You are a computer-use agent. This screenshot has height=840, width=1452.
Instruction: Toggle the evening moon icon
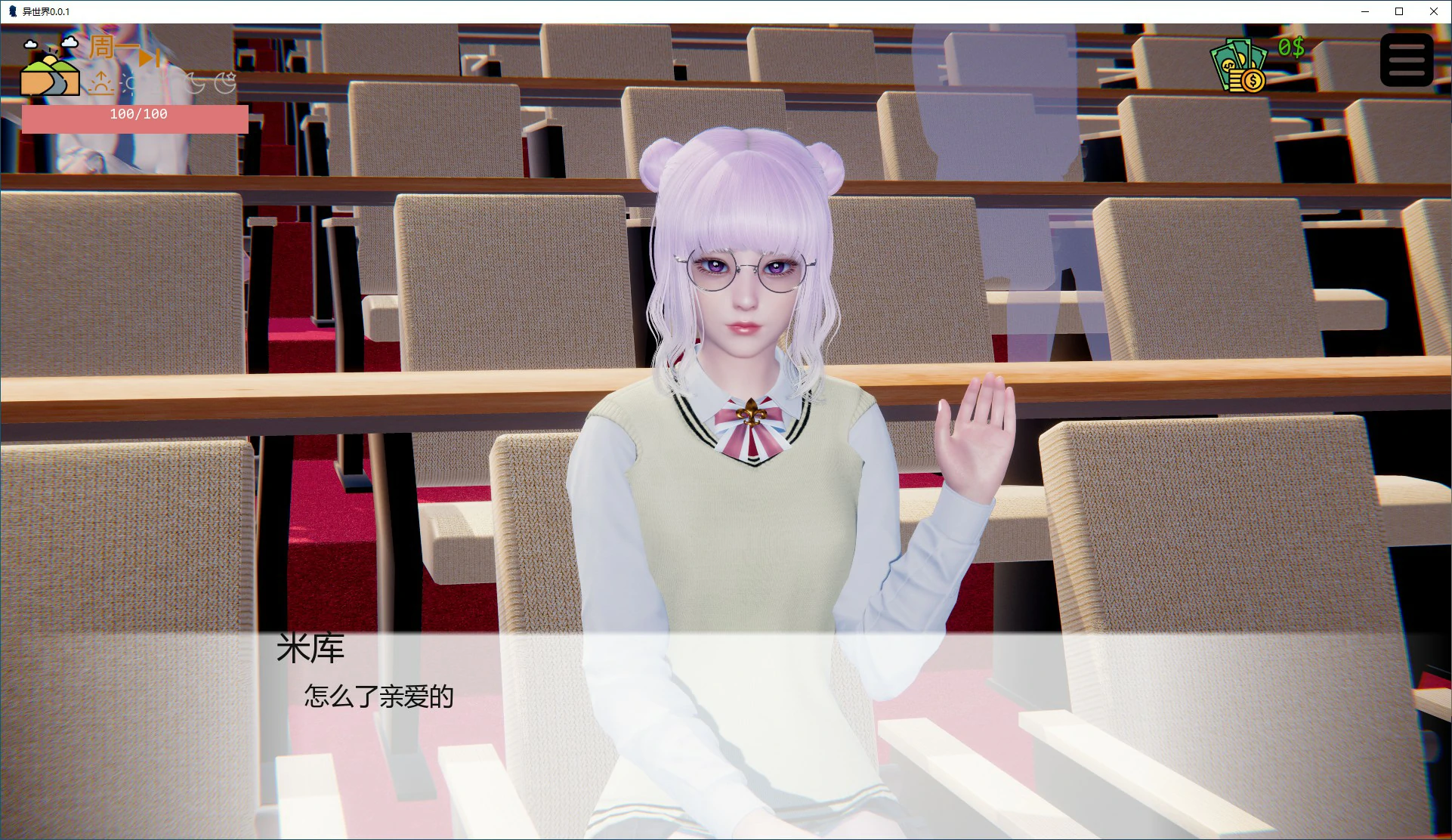tap(194, 84)
